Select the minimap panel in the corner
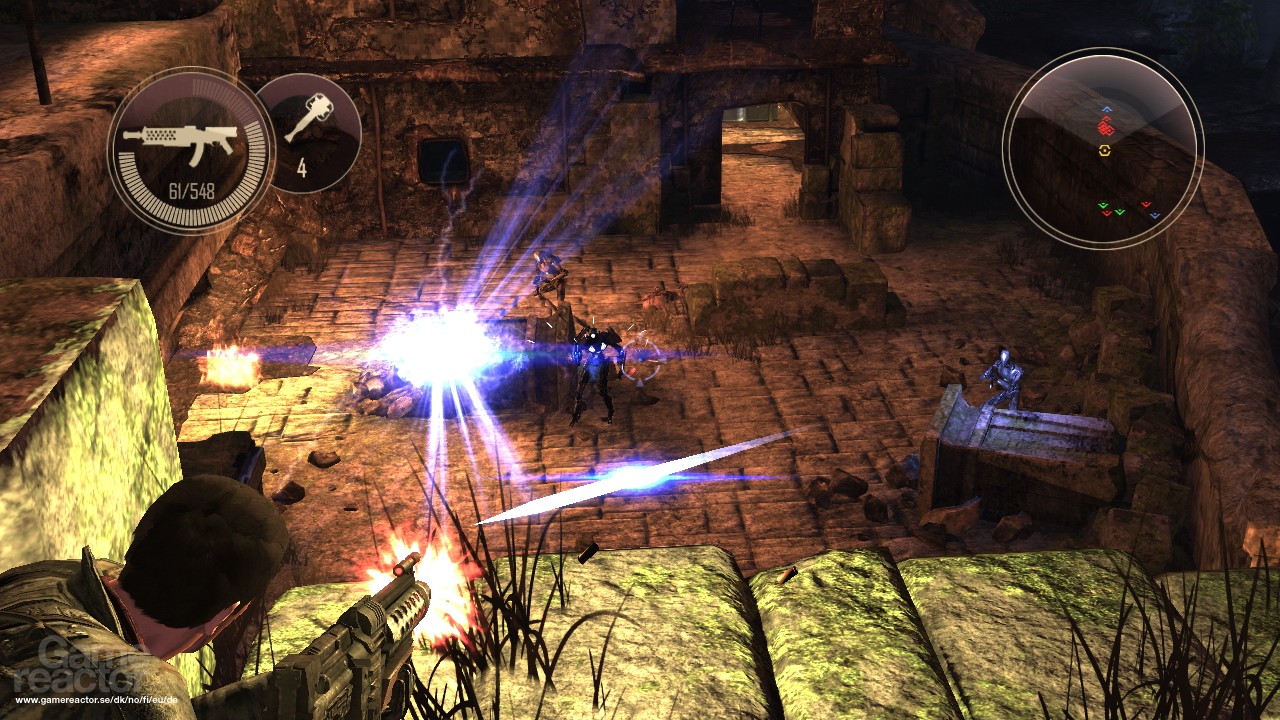Viewport: 1280px width, 720px height. click(x=1105, y=145)
